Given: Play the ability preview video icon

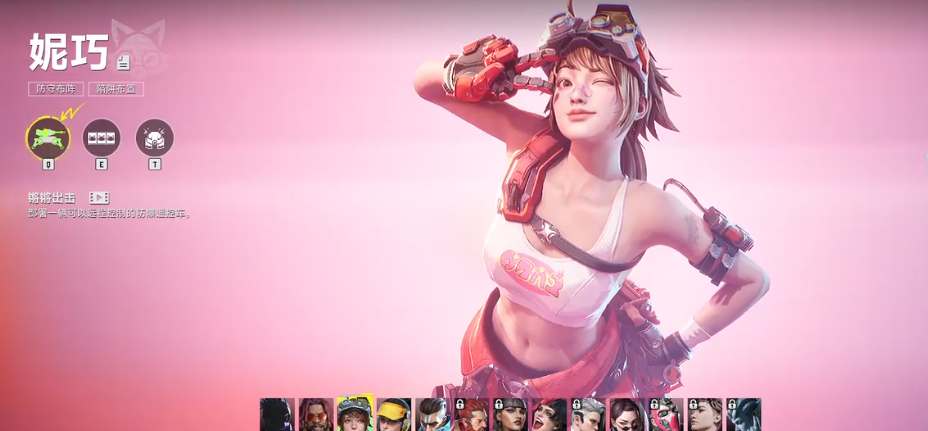Looking at the screenshot, I should click(x=99, y=198).
